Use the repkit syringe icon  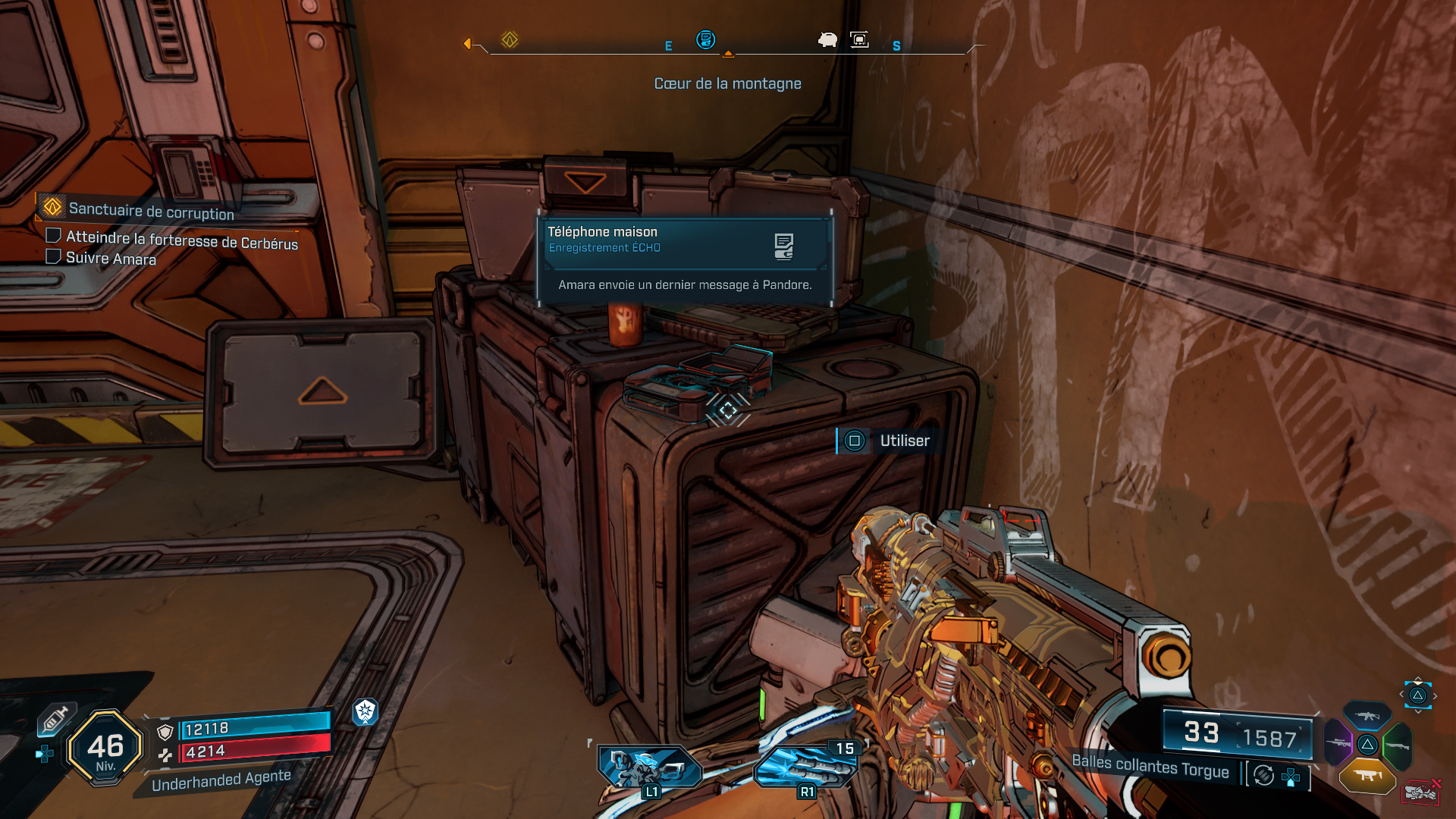click(55, 719)
